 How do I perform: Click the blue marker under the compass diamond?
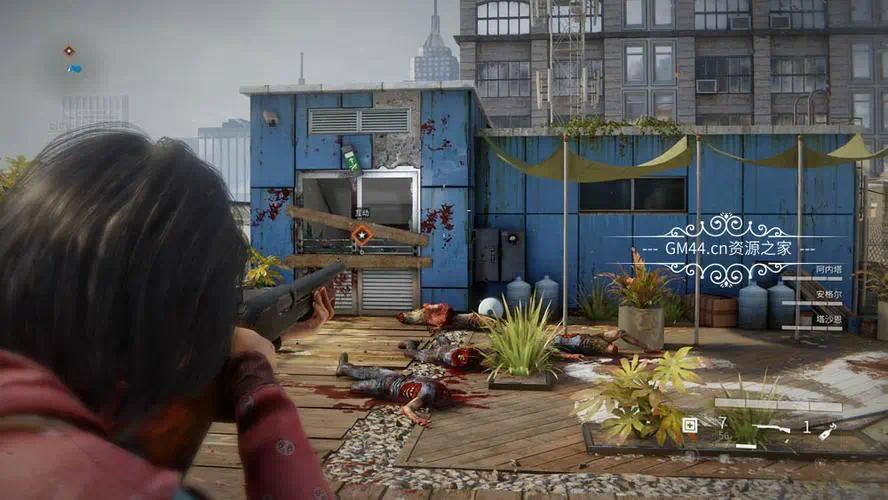(x=73, y=69)
